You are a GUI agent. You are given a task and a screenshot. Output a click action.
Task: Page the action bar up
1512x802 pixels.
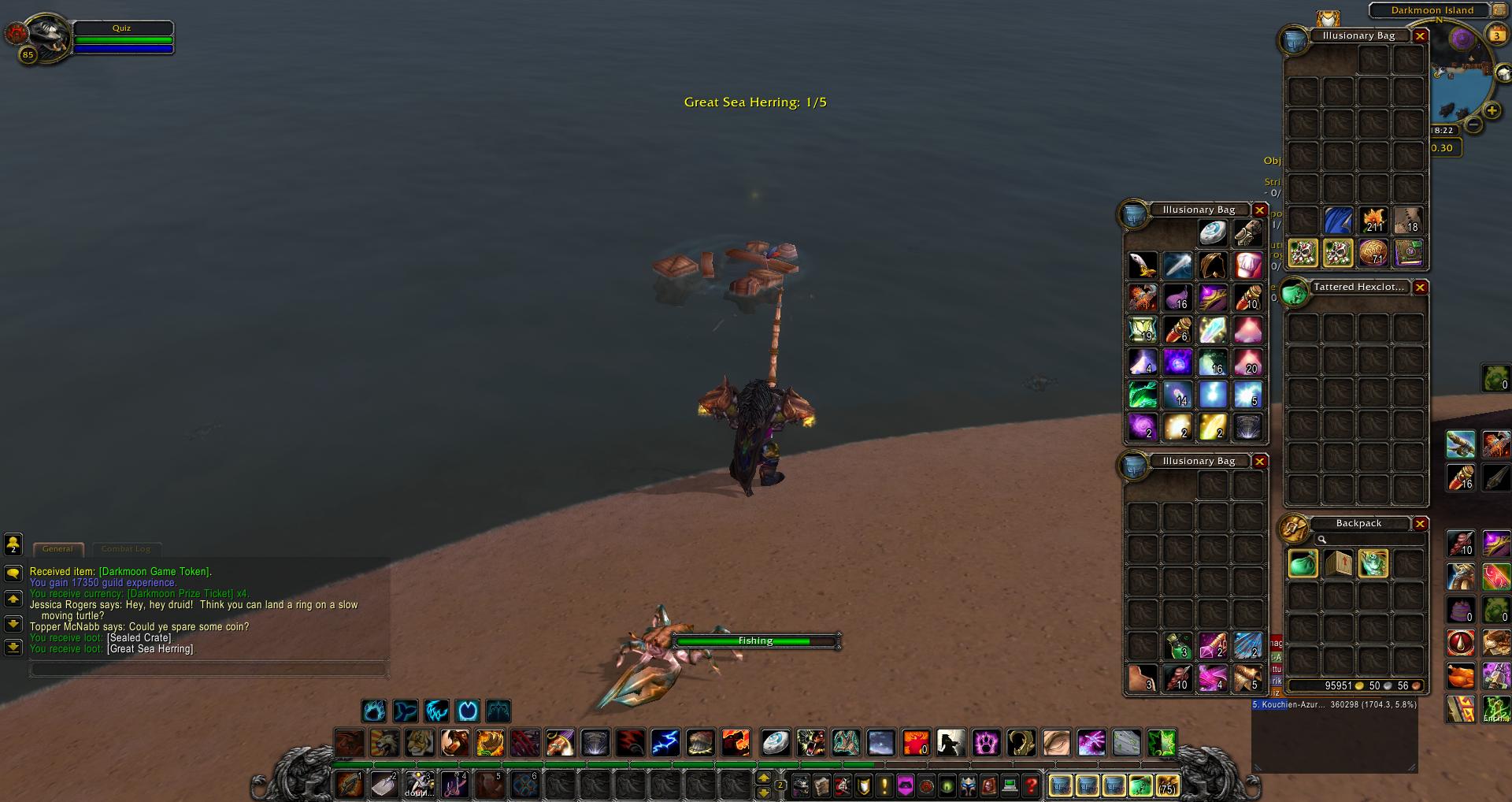pyautogui.click(x=763, y=778)
